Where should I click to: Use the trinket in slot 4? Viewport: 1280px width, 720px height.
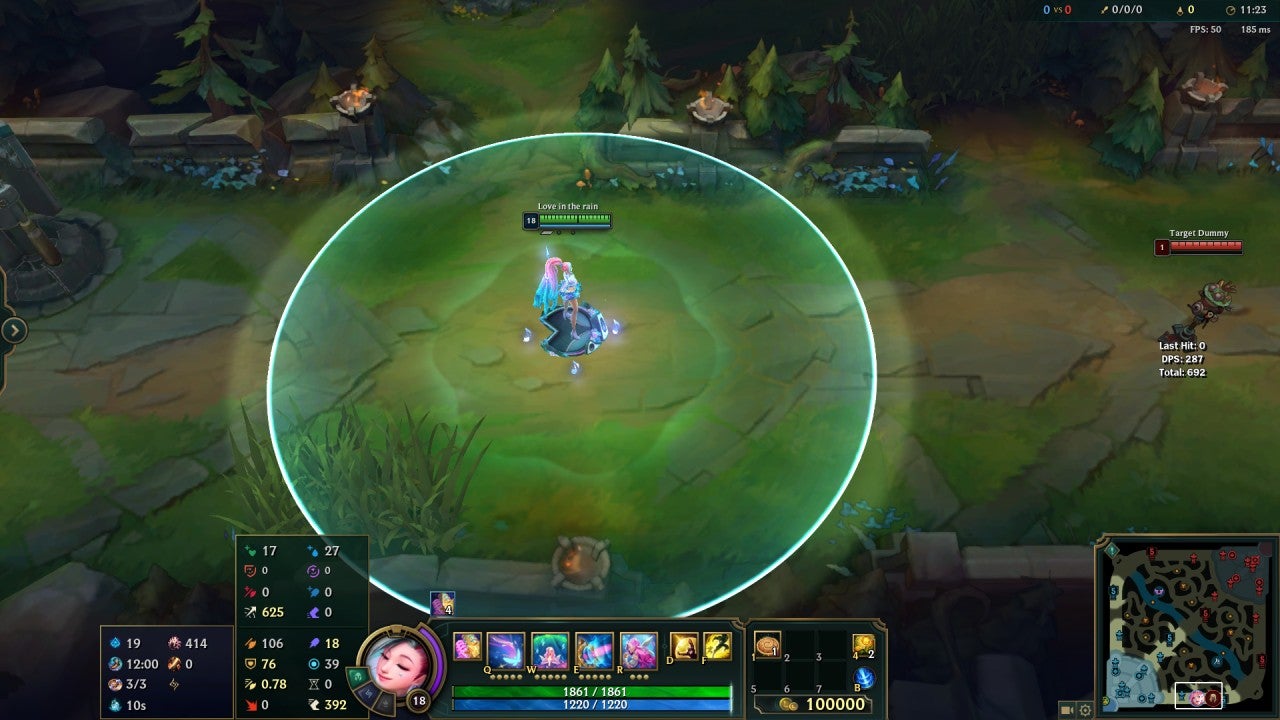pos(863,646)
